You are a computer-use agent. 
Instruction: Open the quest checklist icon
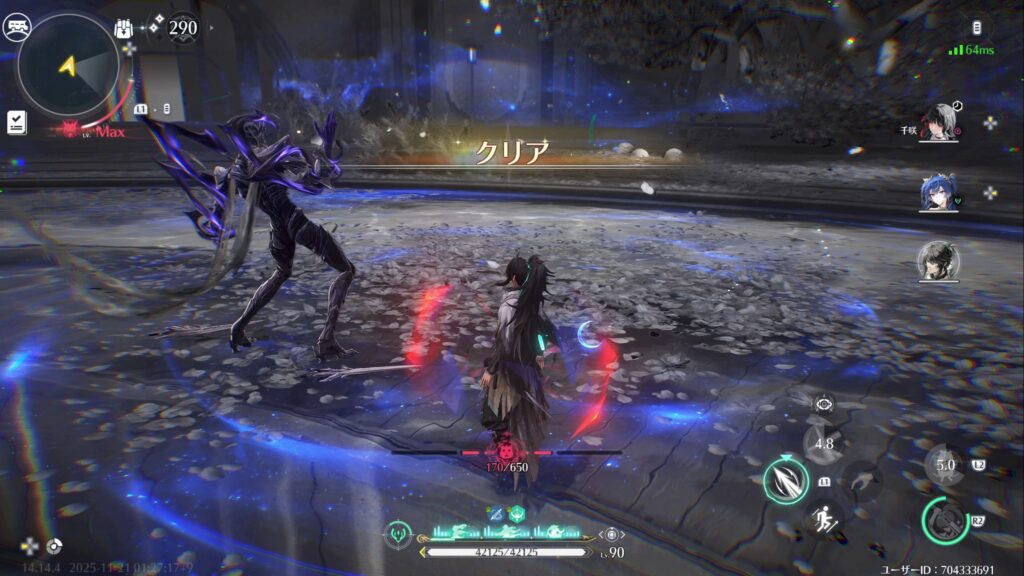click(x=16, y=122)
